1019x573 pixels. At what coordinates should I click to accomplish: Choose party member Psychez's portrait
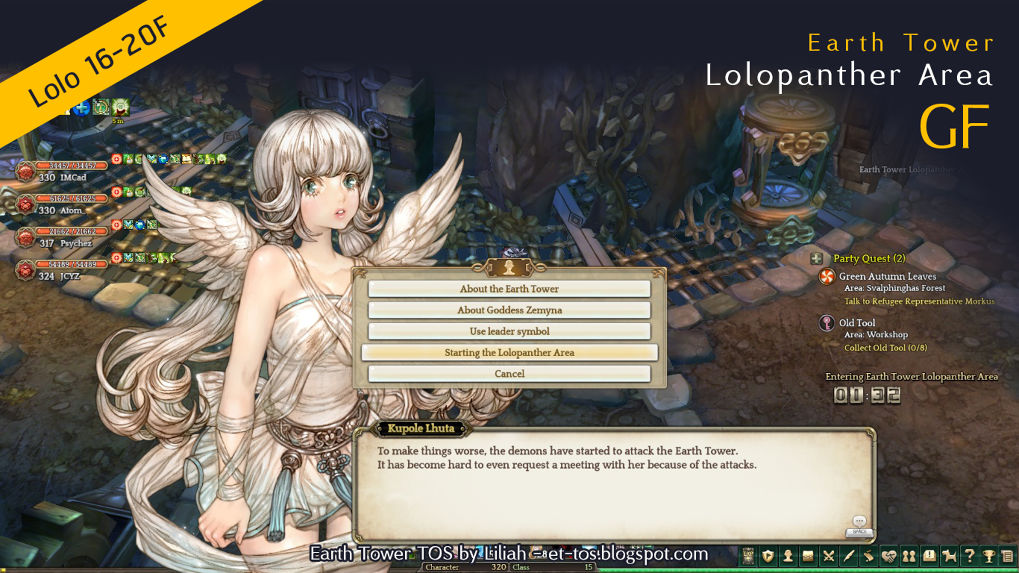25,236
